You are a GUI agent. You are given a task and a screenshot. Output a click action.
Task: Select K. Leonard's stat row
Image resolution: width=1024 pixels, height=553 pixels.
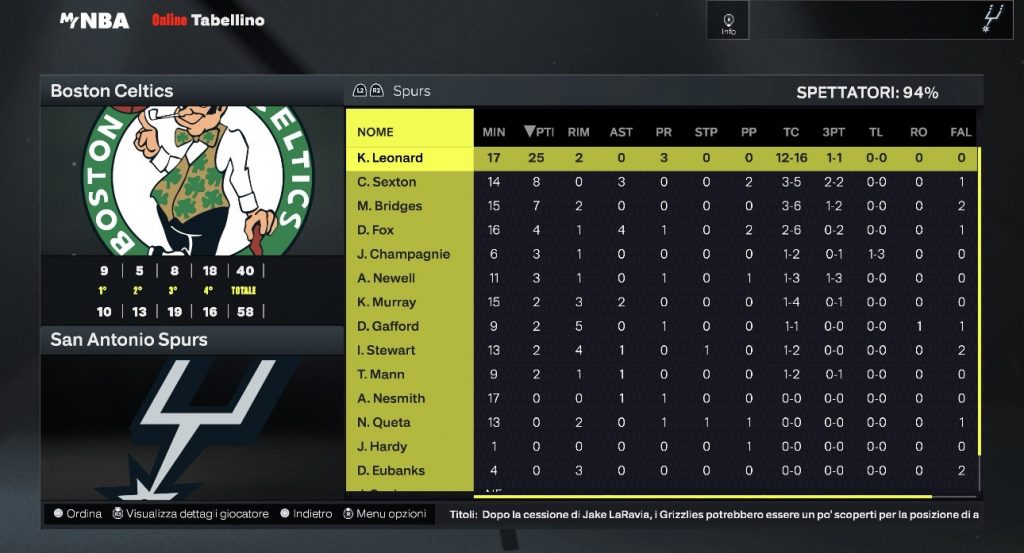coord(390,158)
